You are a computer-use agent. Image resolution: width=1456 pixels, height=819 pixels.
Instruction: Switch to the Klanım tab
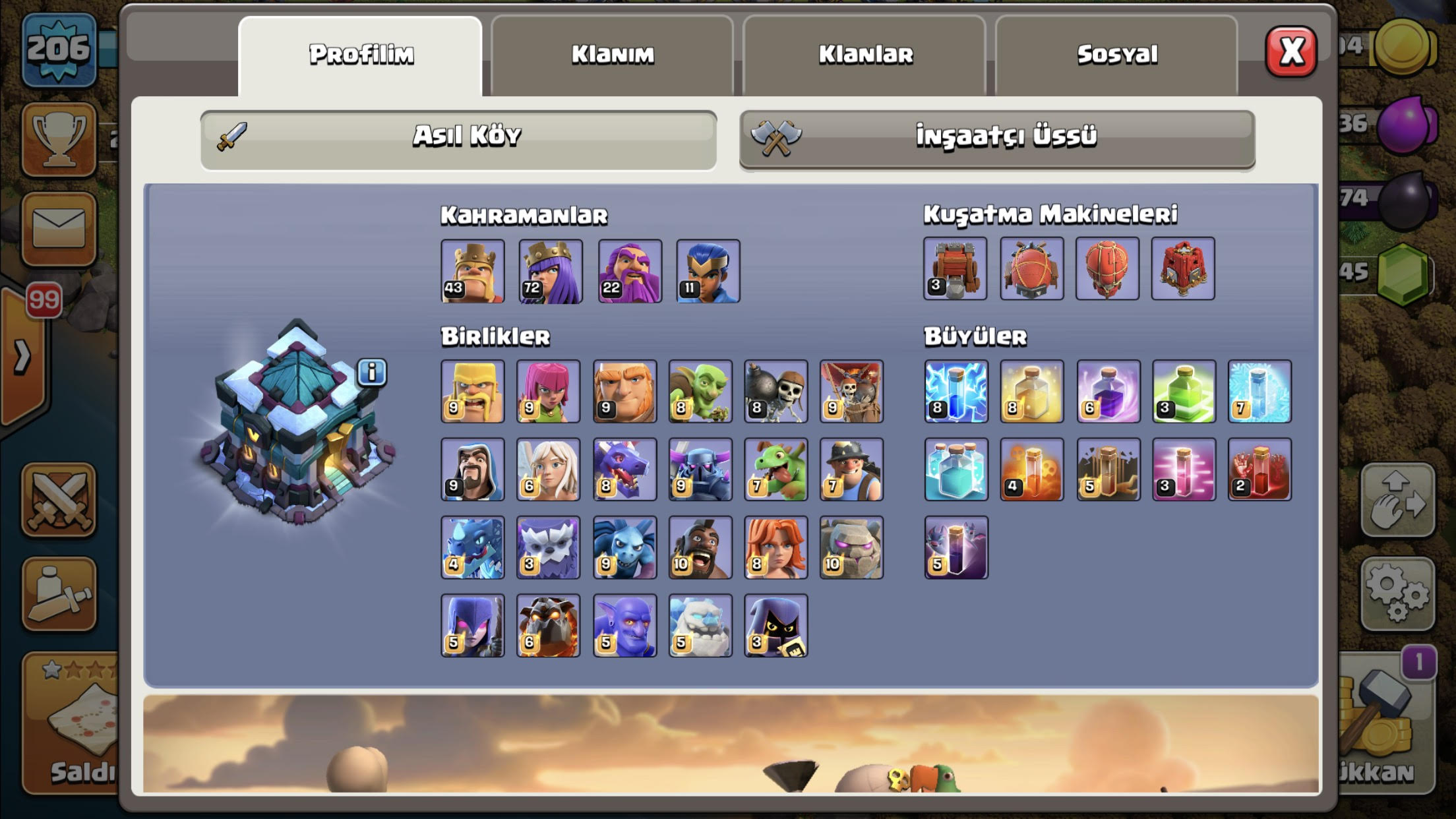pyautogui.click(x=612, y=55)
